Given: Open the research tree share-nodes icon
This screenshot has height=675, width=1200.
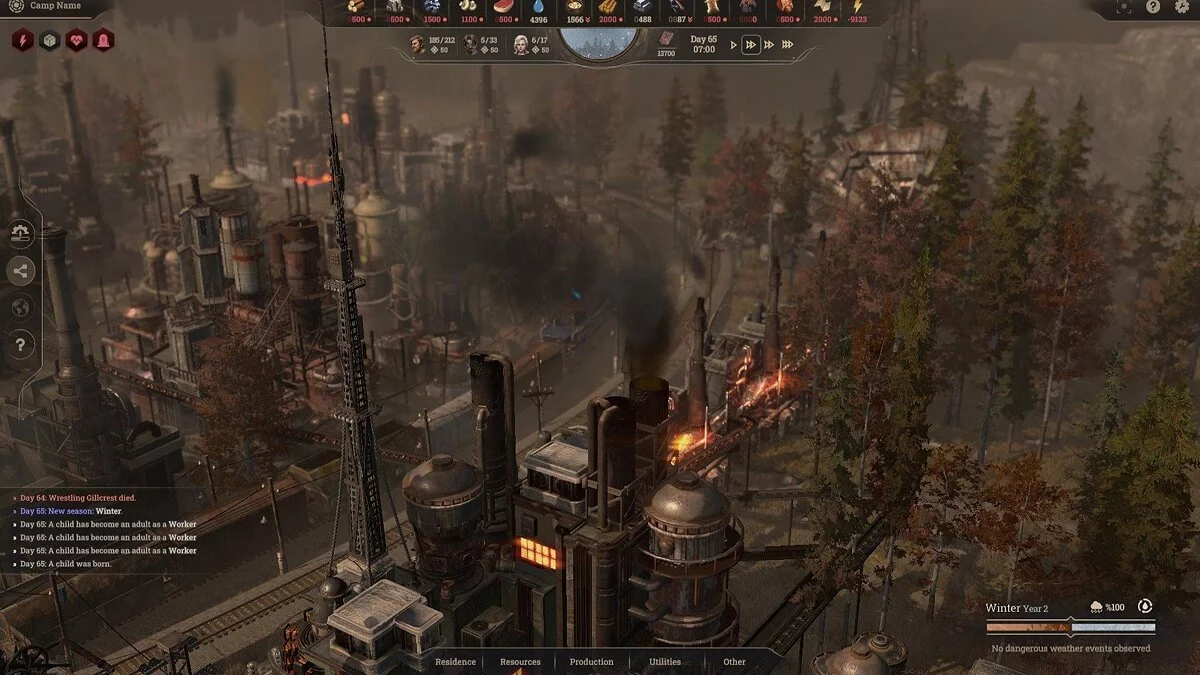Looking at the screenshot, I should [x=21, y=270].
